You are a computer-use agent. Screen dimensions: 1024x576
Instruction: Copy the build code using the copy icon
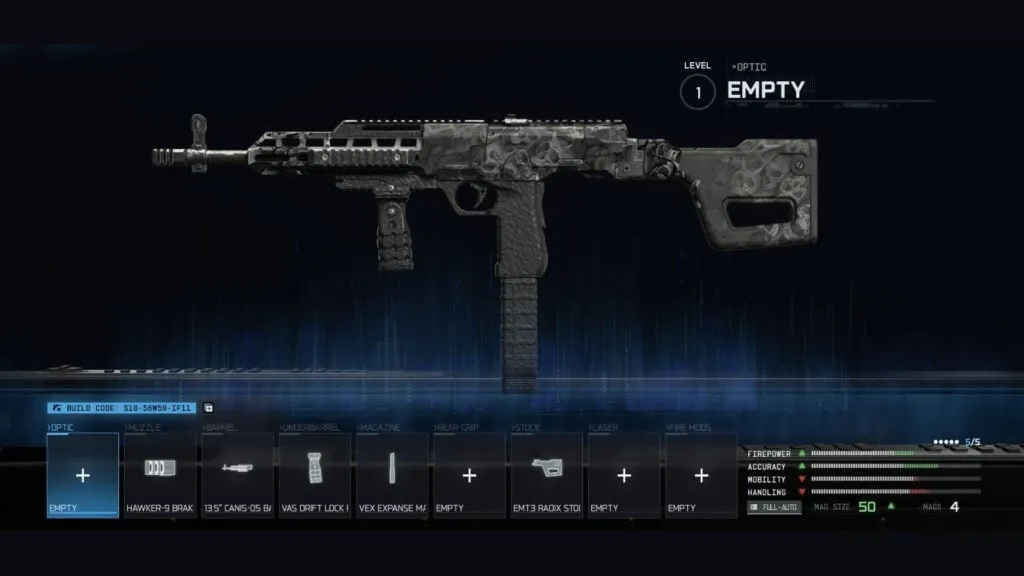[208, 408]
